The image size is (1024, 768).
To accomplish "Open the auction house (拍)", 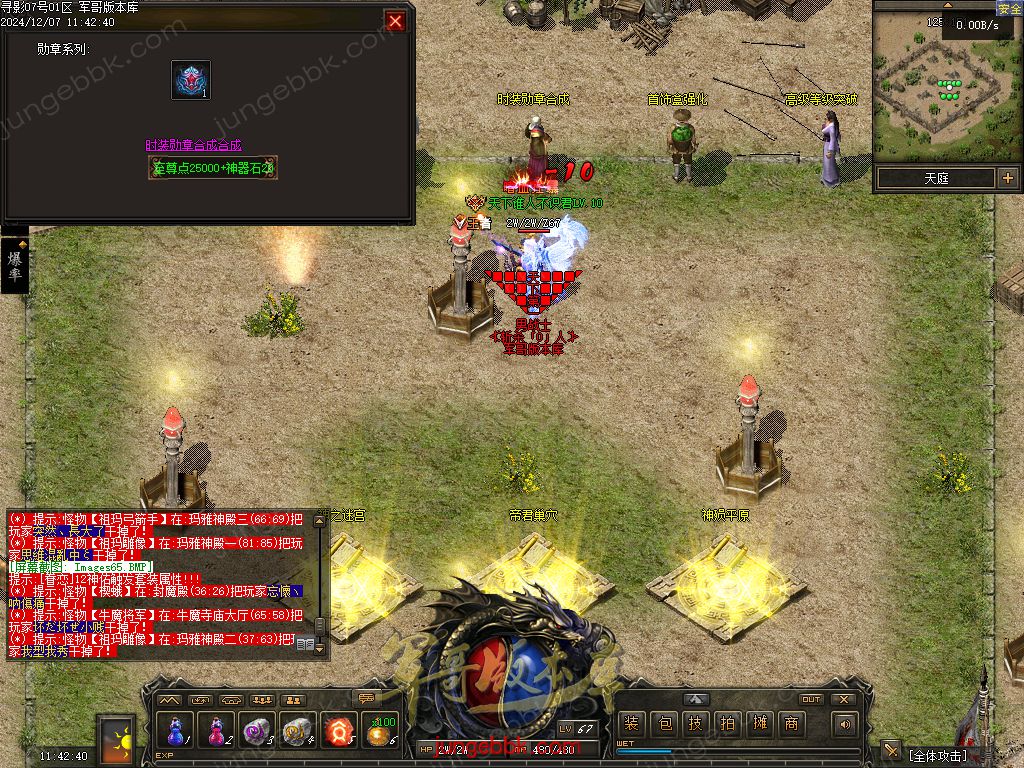I will click(x=727, y=724).
